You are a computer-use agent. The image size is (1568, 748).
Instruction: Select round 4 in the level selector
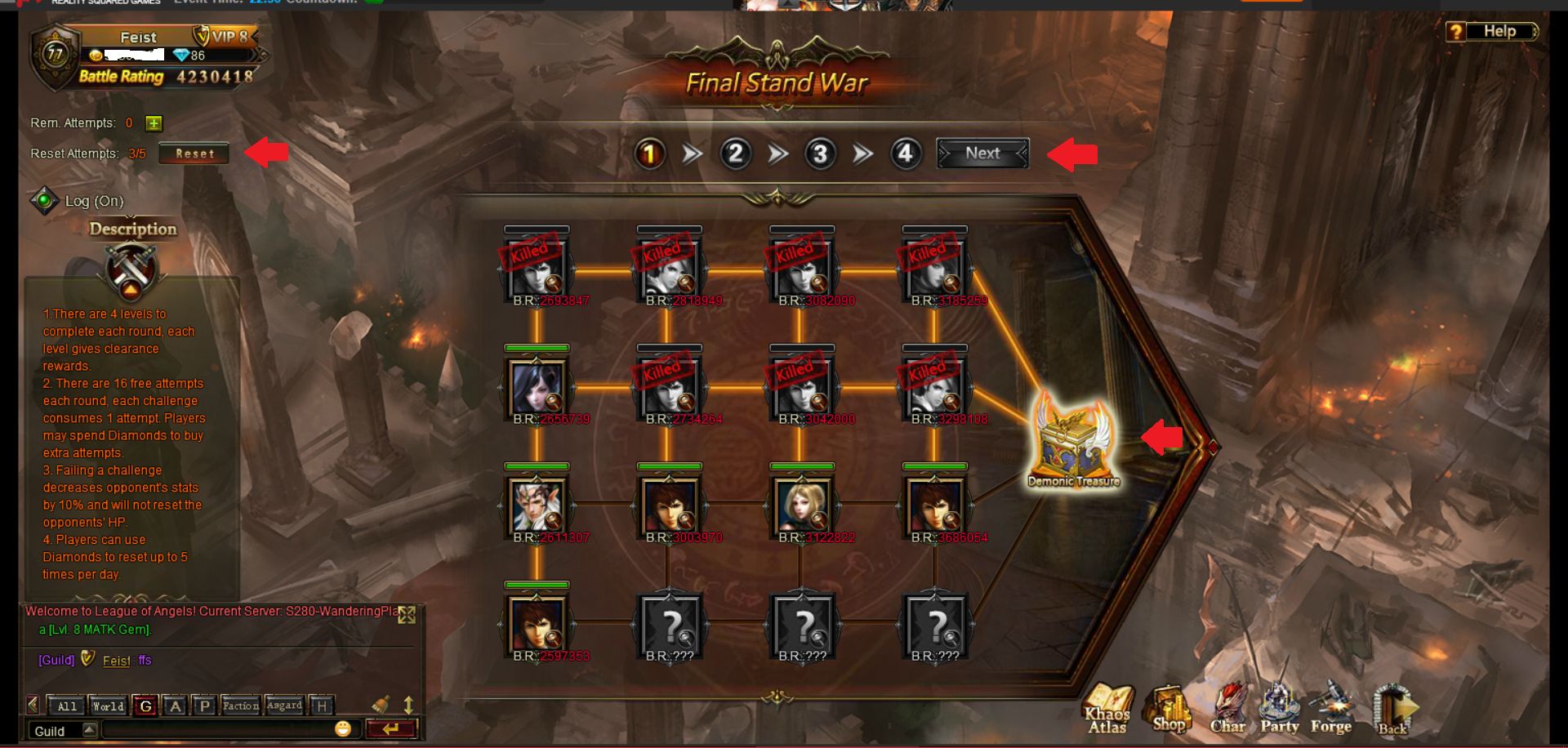tap(905, 154)
